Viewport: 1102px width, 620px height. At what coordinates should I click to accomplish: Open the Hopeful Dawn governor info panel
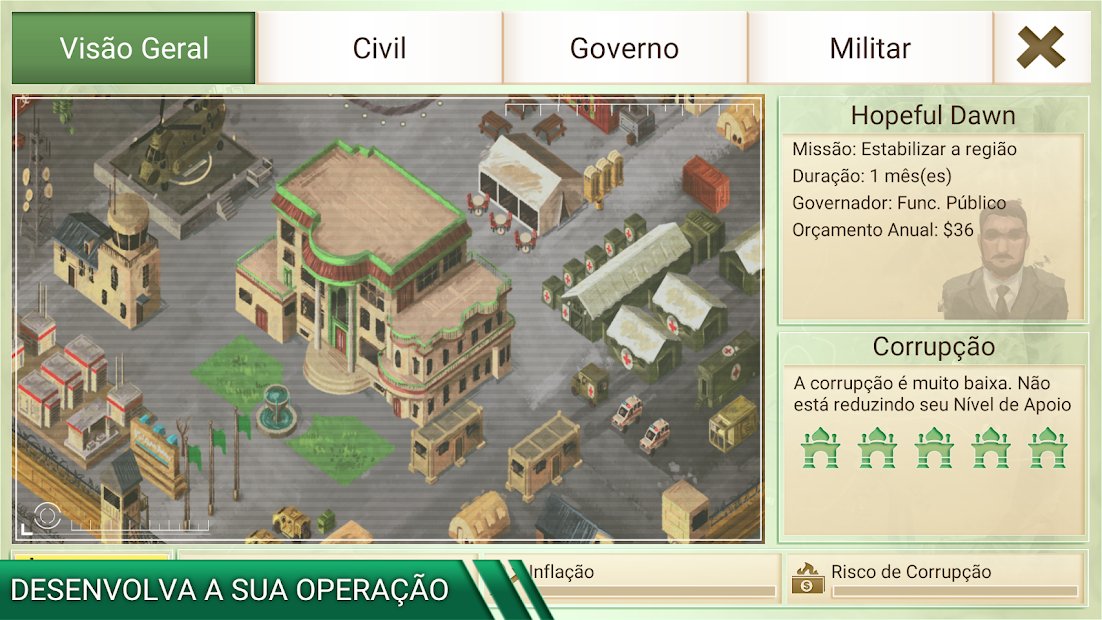932,210
